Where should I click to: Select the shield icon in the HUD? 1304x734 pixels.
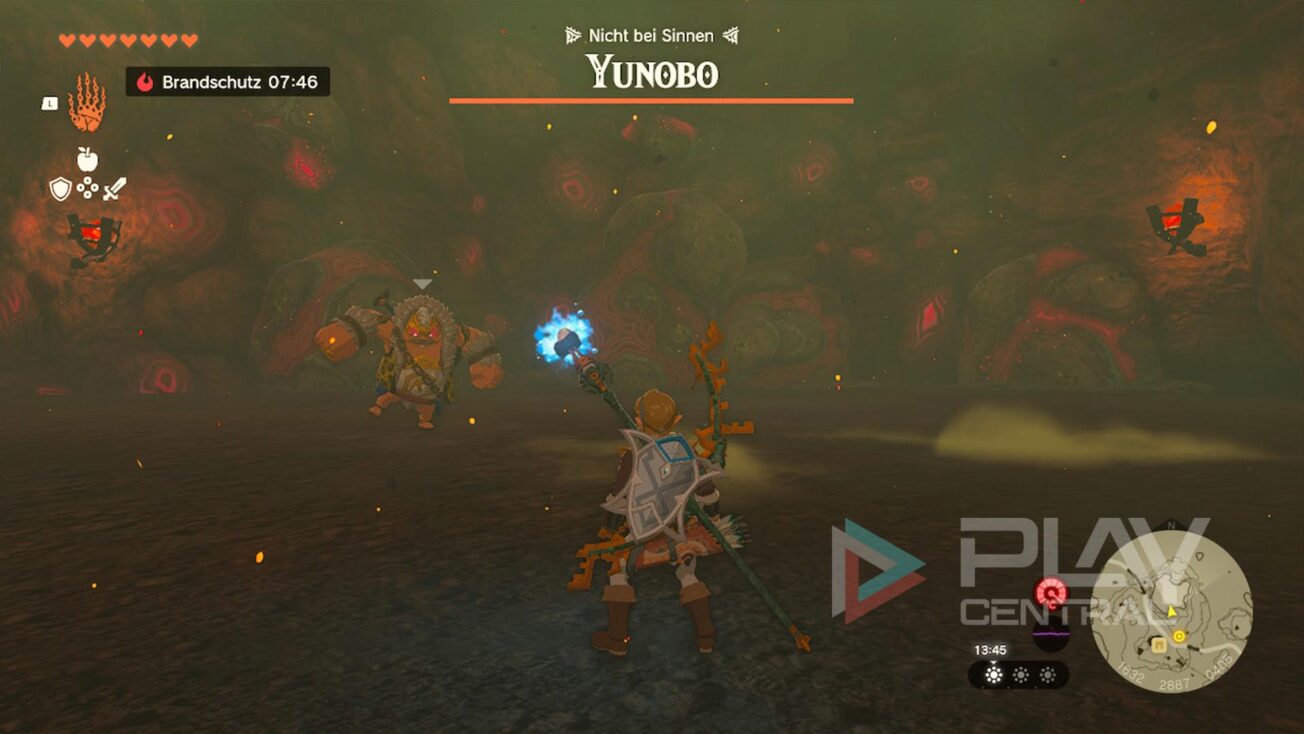(60, 187)
